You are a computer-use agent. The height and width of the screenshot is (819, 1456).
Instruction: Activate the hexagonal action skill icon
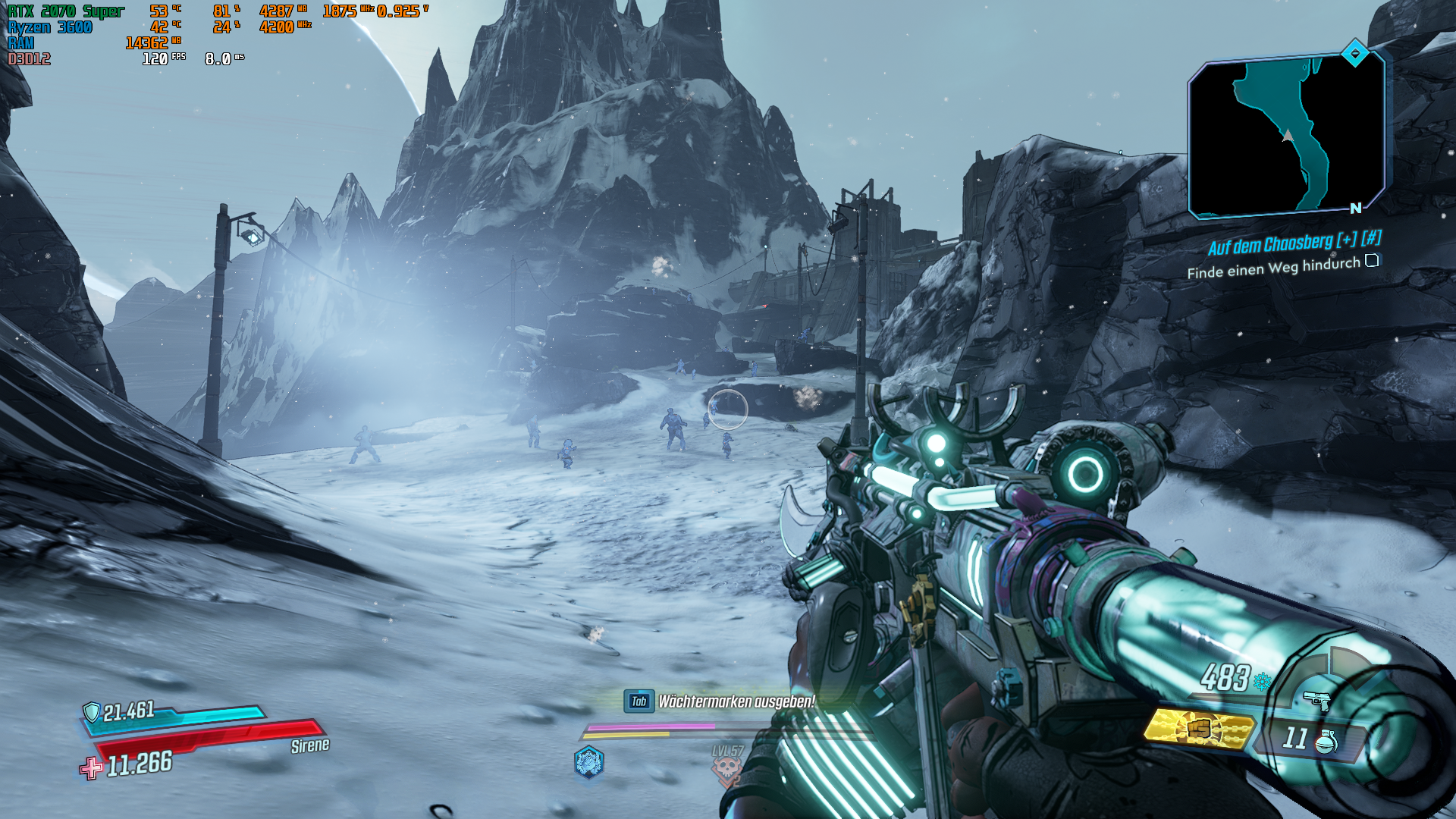[588, 762]
